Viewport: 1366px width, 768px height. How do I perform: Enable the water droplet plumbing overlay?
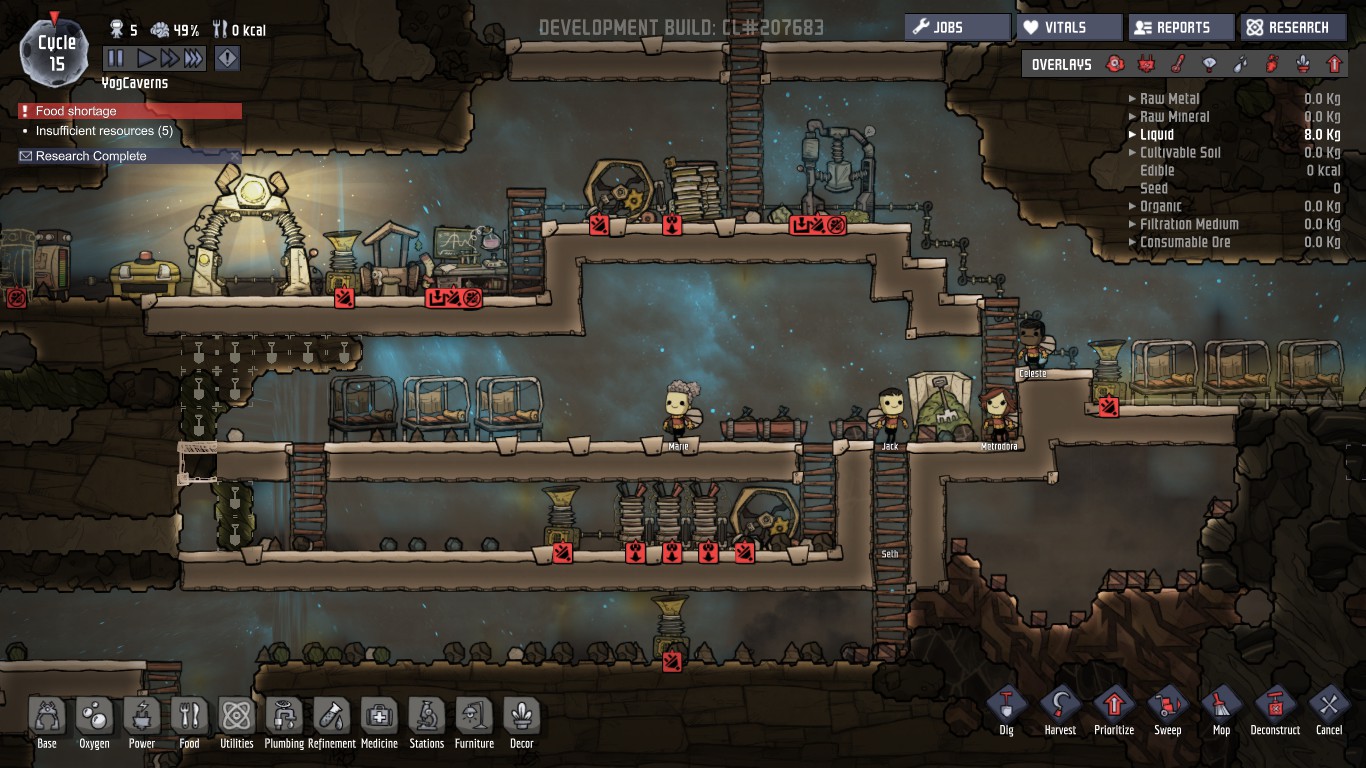[1241, 65]
